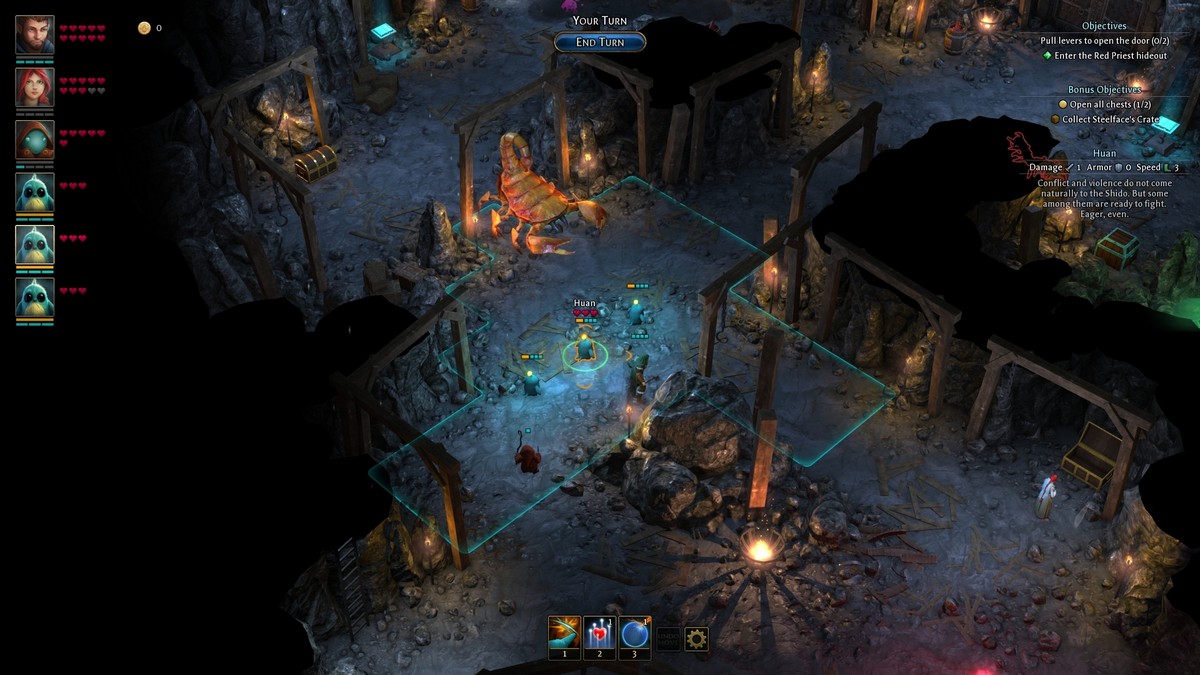Click the Undo Move button
This screenshot has width=1200, height=675.
click(x=667, y=639)
